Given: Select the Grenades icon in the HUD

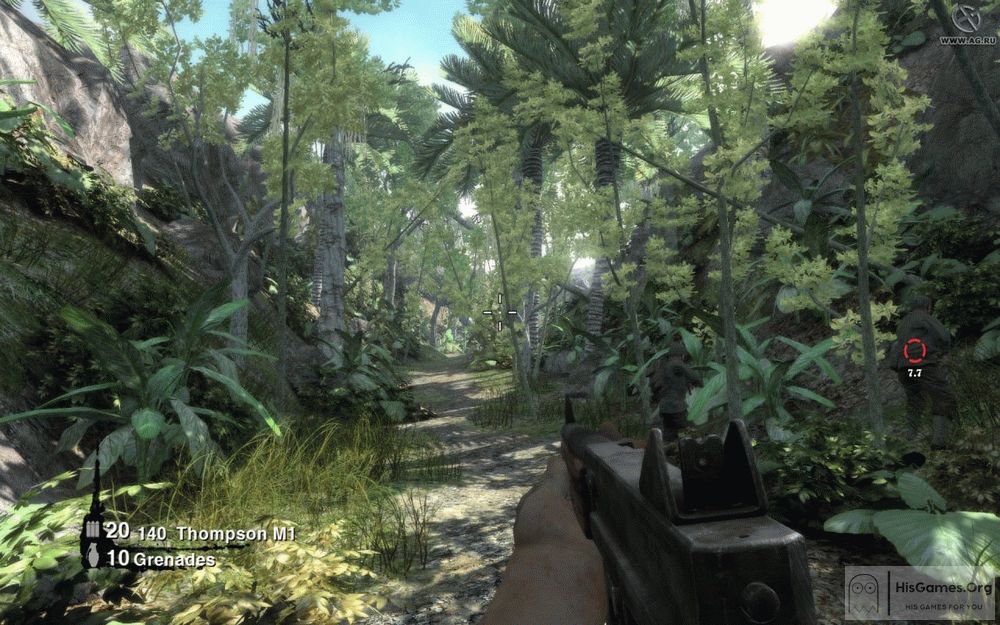Looking at the screenshot, I should coord(93,558).
